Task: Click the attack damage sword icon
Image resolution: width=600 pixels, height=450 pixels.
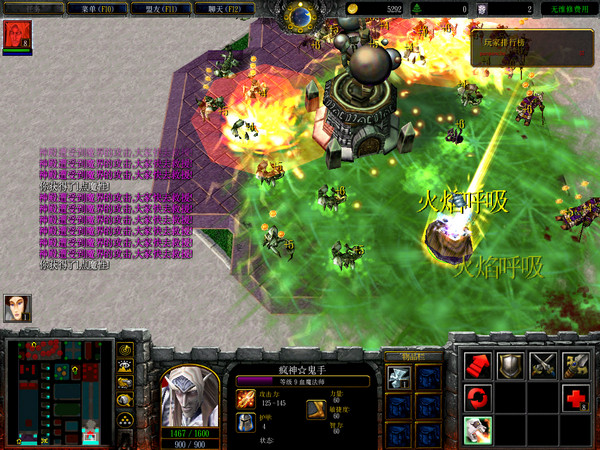Action: 245,398
